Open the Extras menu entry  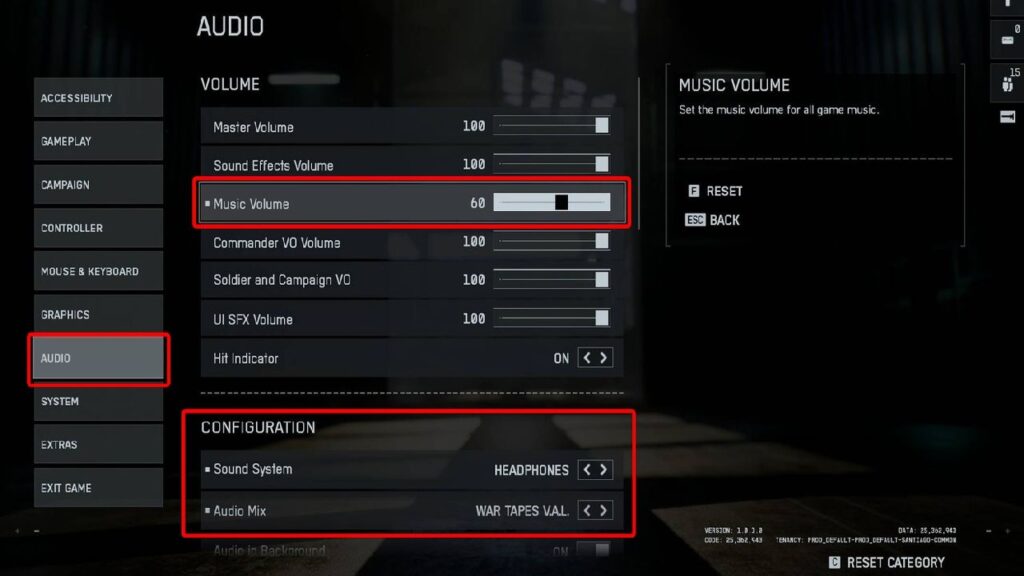pos(97,444)
